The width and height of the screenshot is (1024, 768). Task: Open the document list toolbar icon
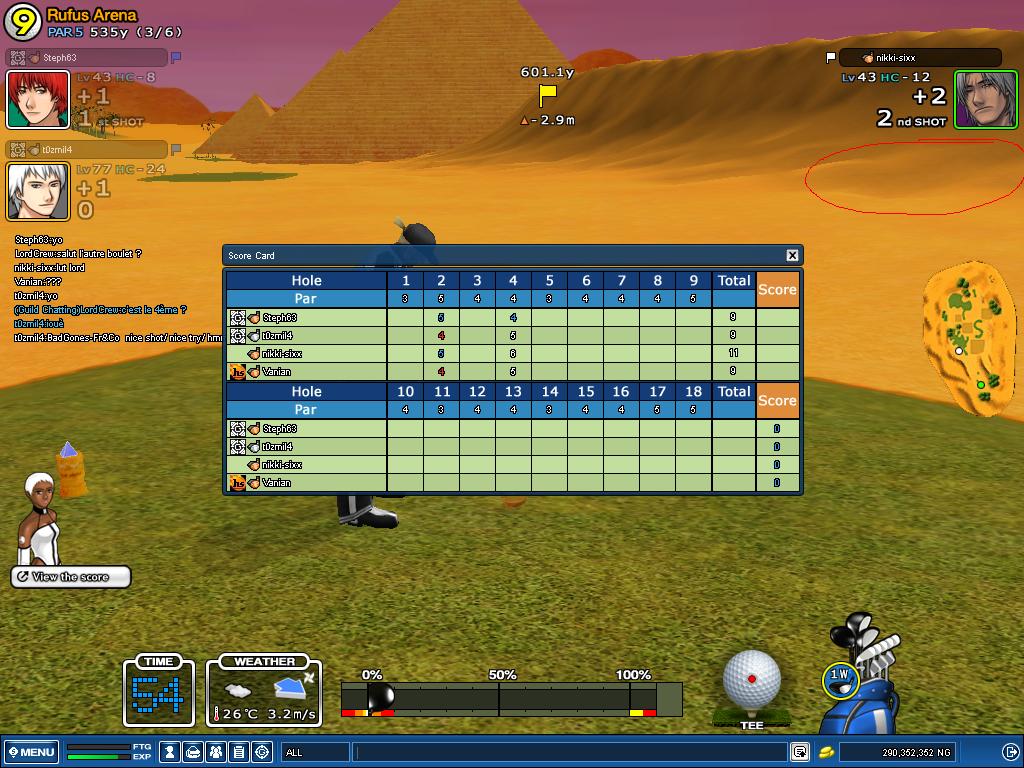(x=239, y=752)
